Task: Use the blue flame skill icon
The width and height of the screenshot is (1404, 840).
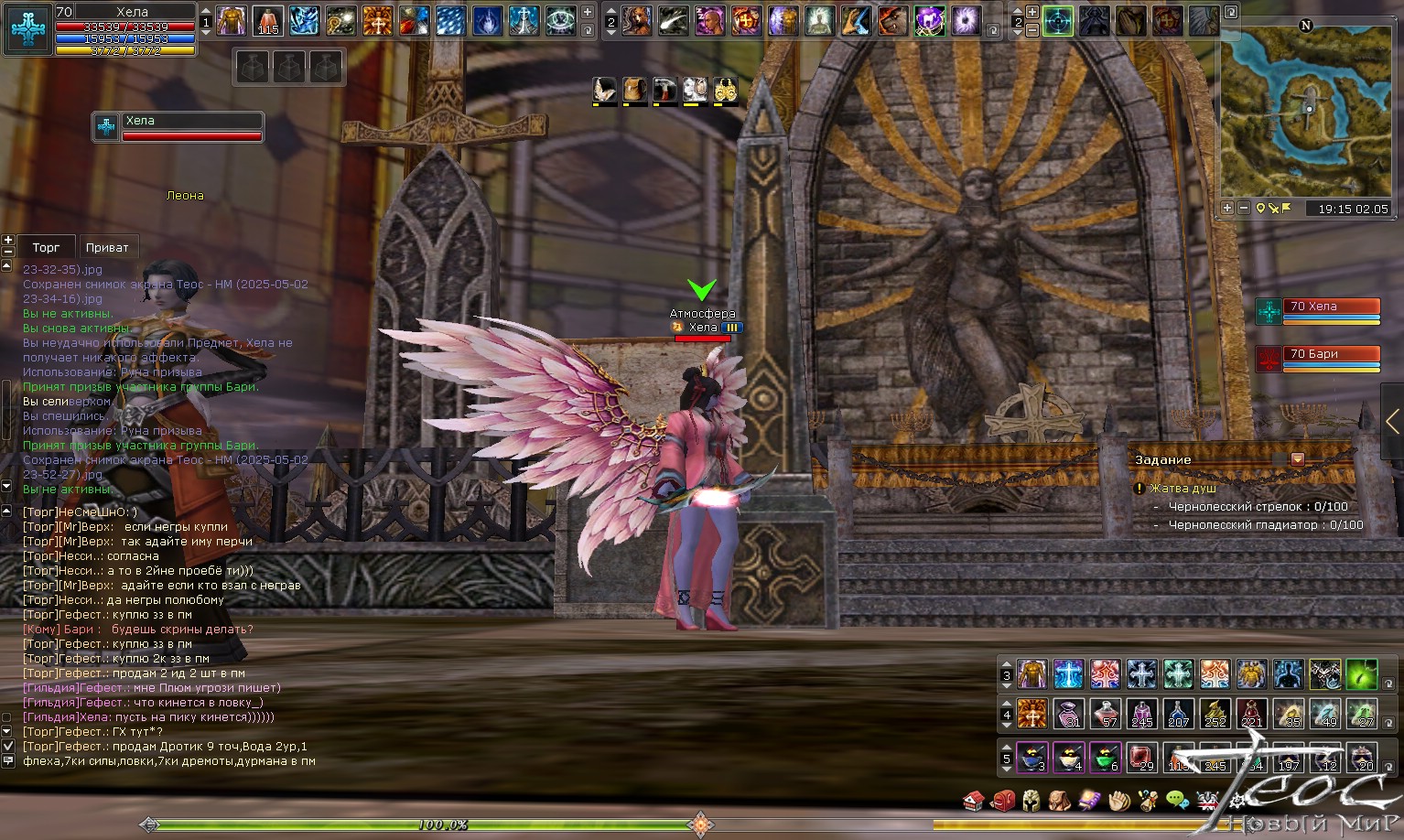Action: click(x=487, y=21)
